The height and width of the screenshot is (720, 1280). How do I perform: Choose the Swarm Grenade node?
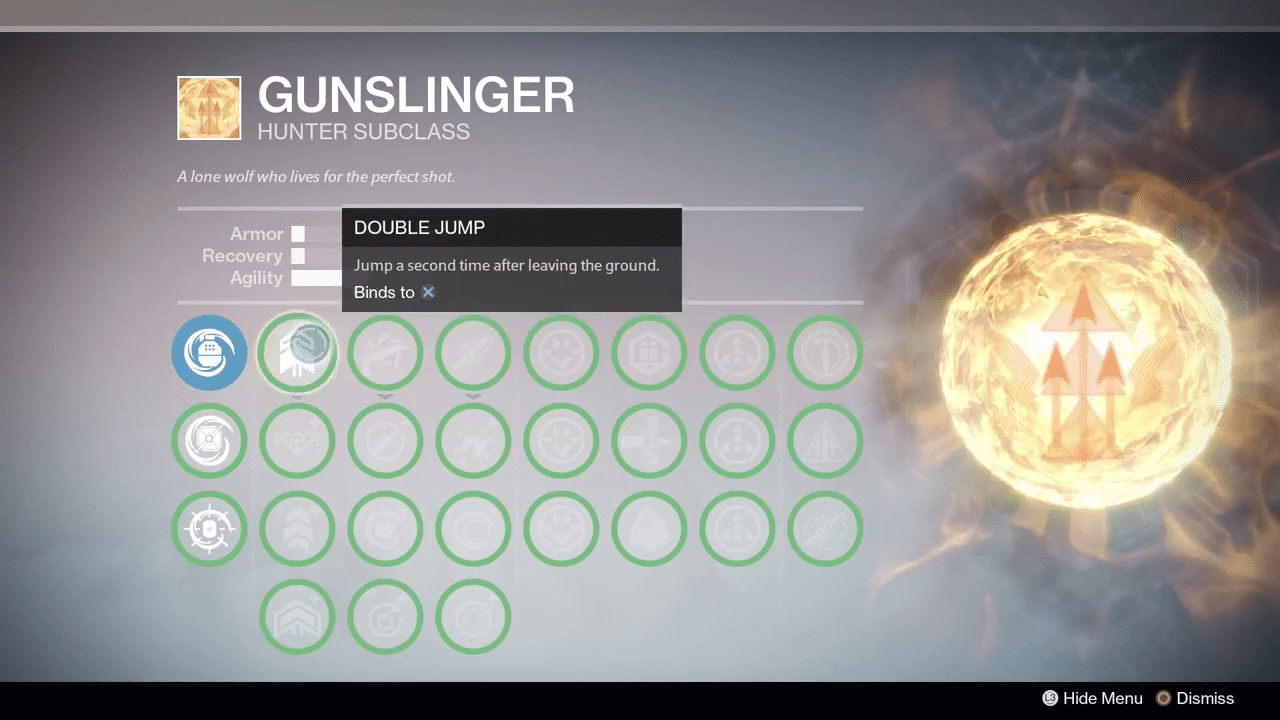pyautogui.click(x=209, y=440)
